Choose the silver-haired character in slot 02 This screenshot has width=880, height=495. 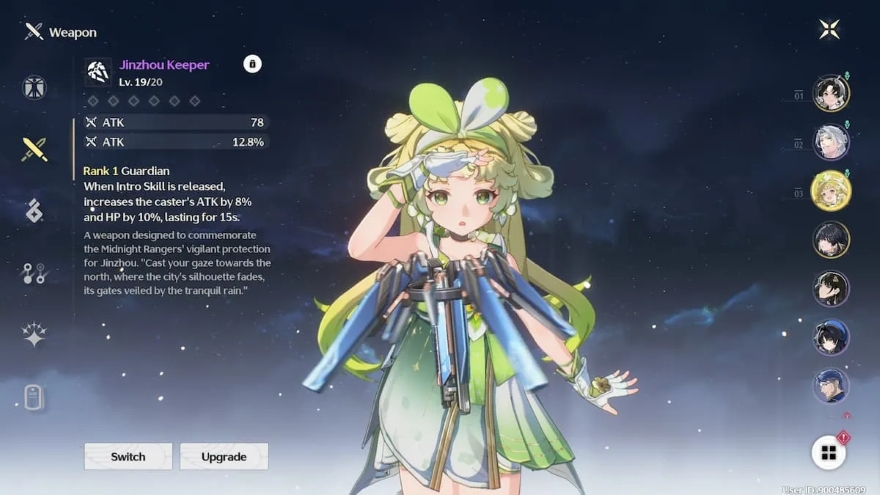(x=830, y=142)
